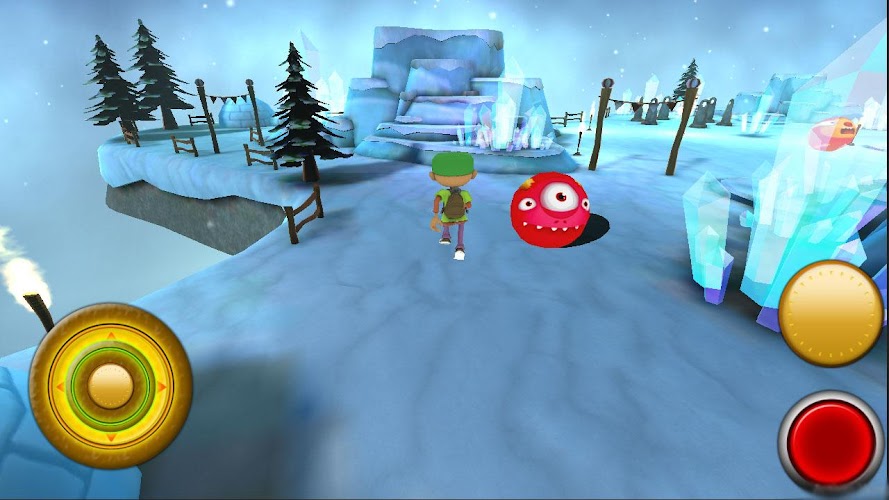Hit the red round action button
The height and width of the screenshot is (500, 889).
click(x=831, y=443)
